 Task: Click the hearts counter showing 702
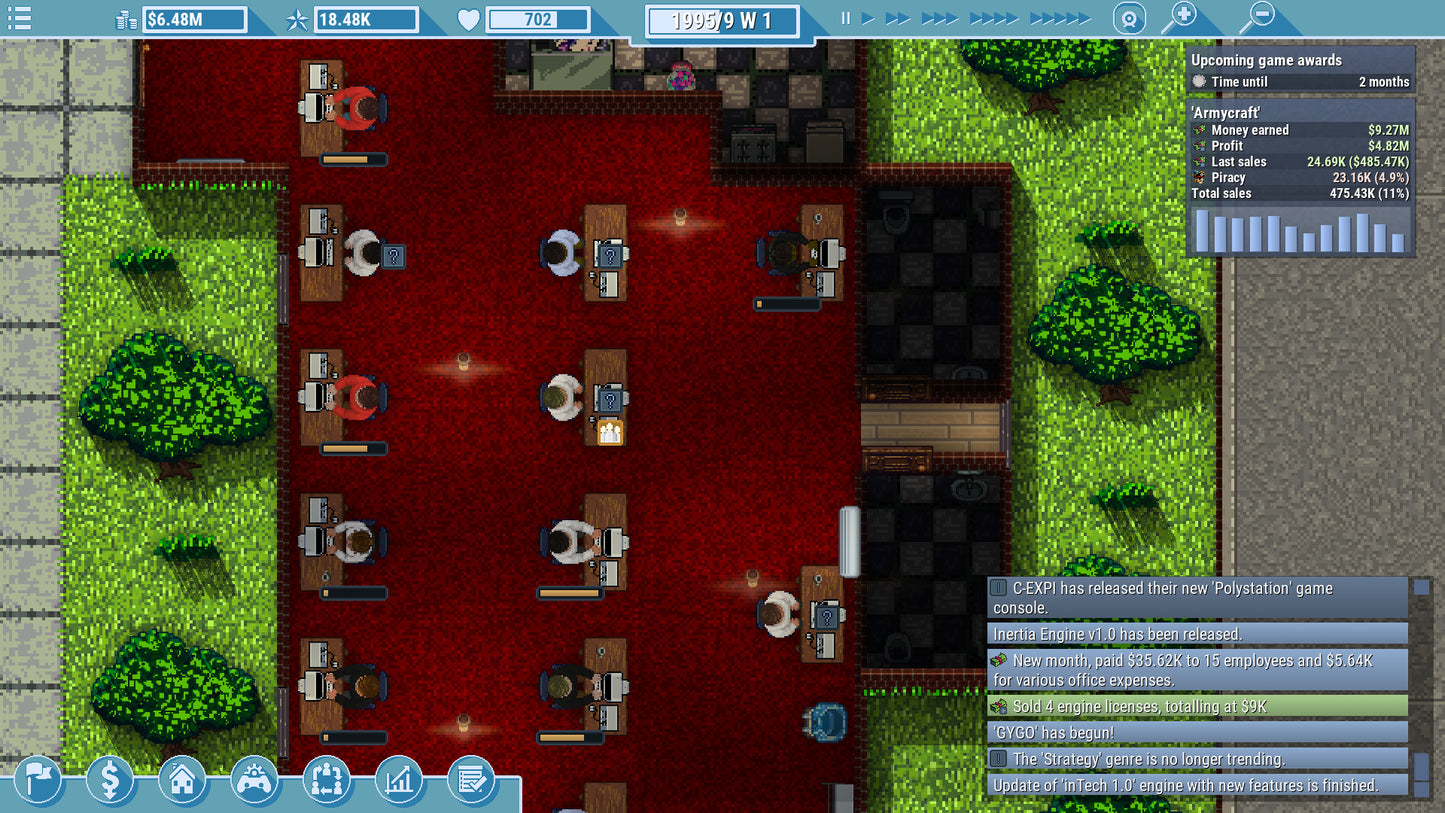point(538,18)
